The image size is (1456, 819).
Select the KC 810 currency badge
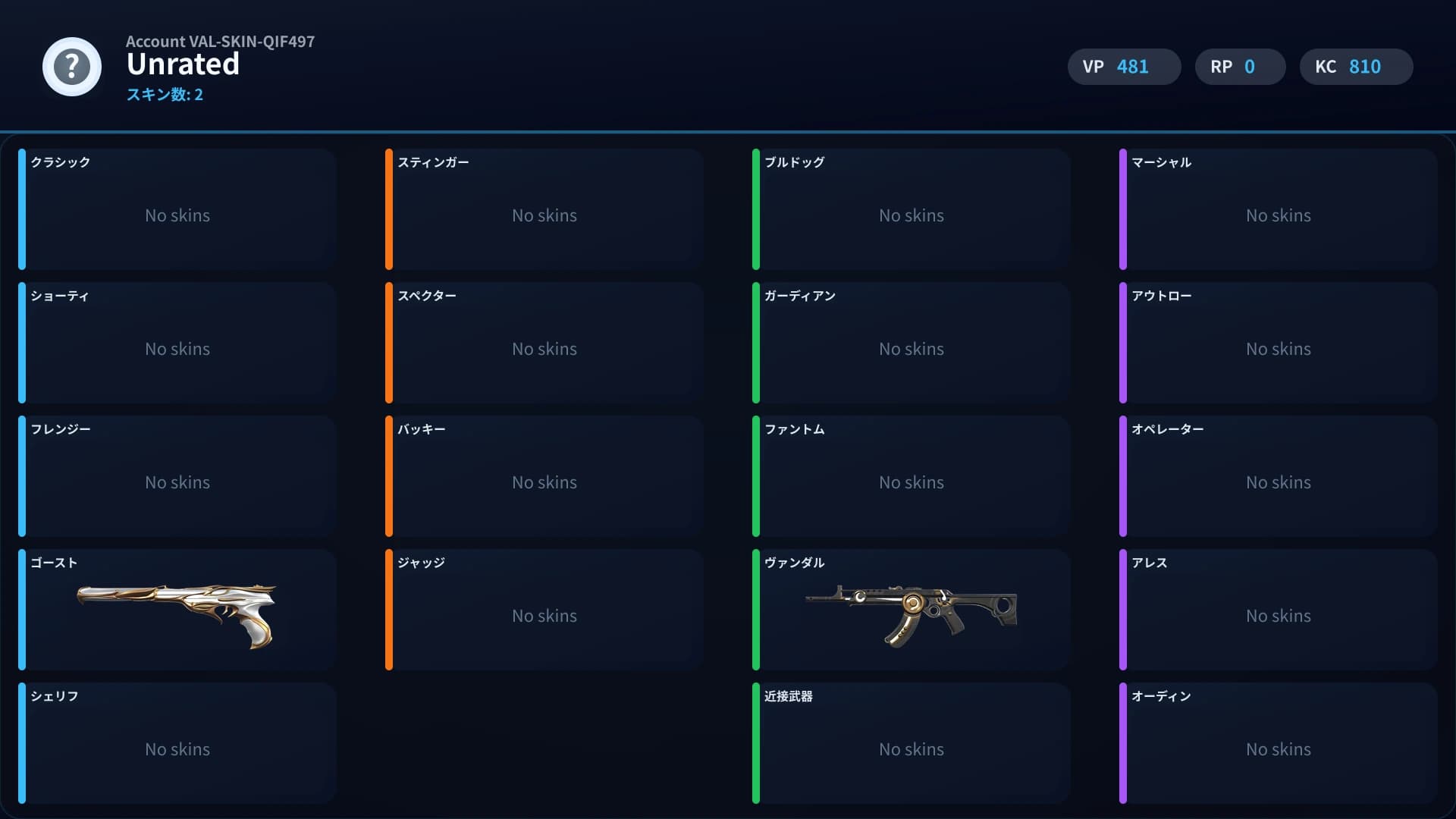click(x=1355, y=67)
